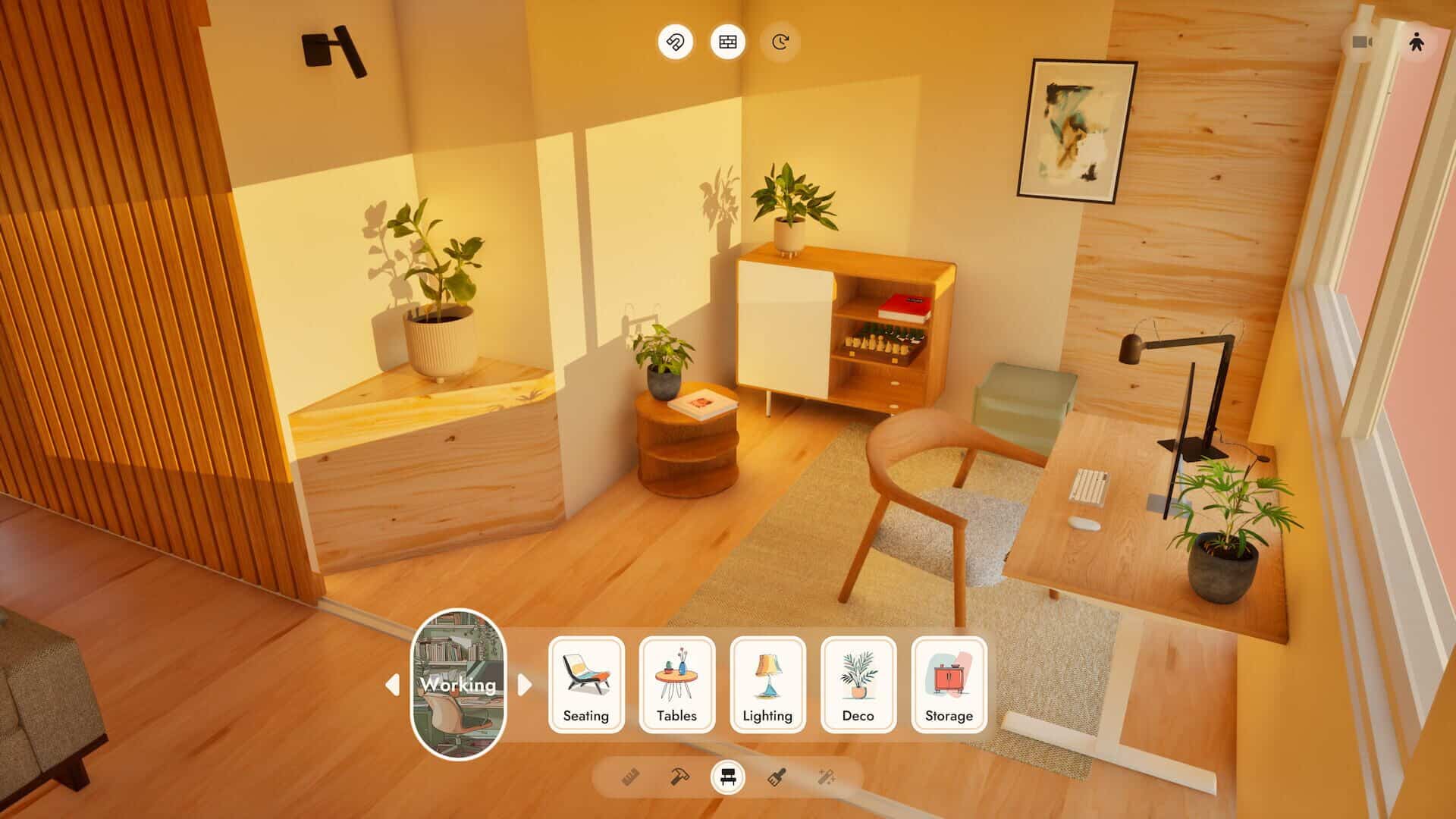
Task: Select the magic wand tool
Action: pos(827,777)
